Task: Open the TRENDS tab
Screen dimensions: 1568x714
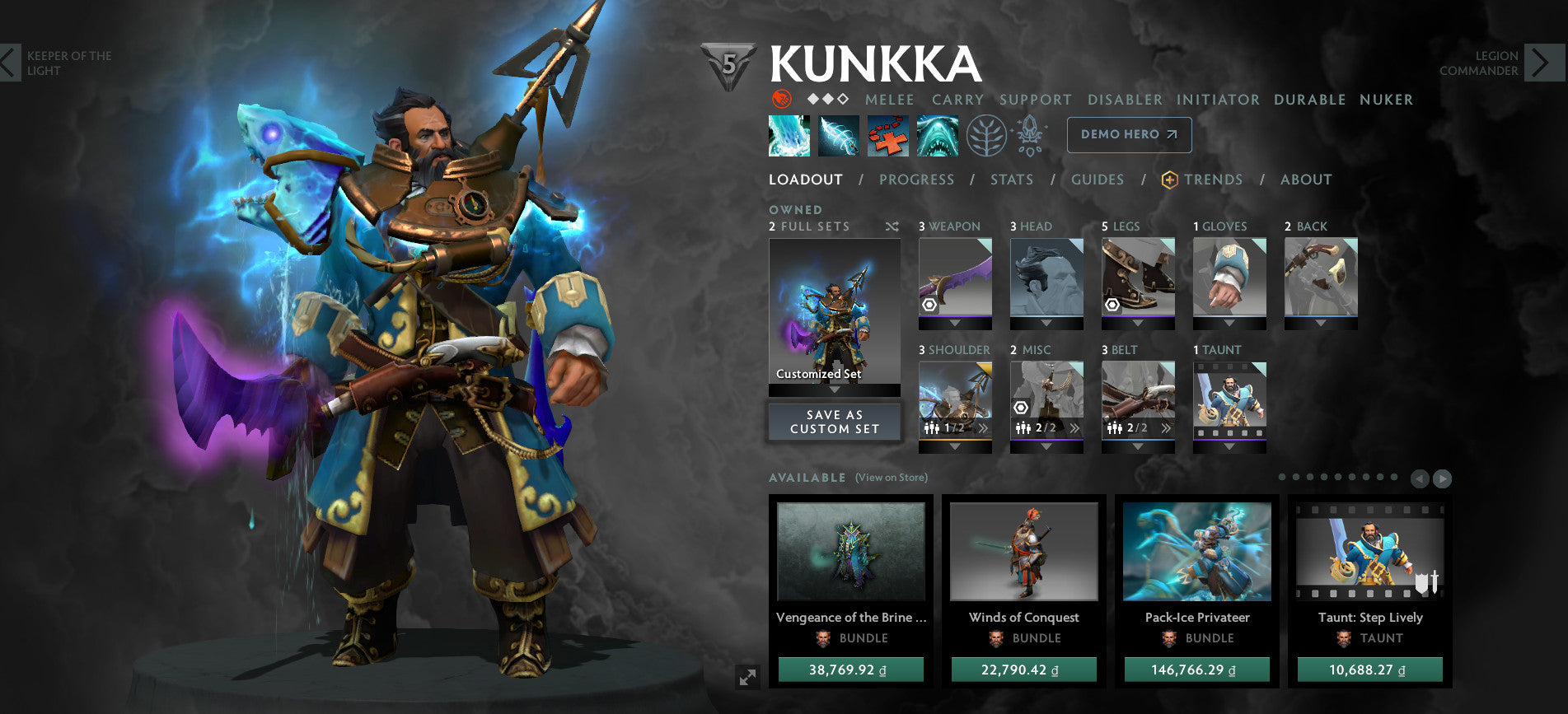Action: click(x=1213, y=180)
